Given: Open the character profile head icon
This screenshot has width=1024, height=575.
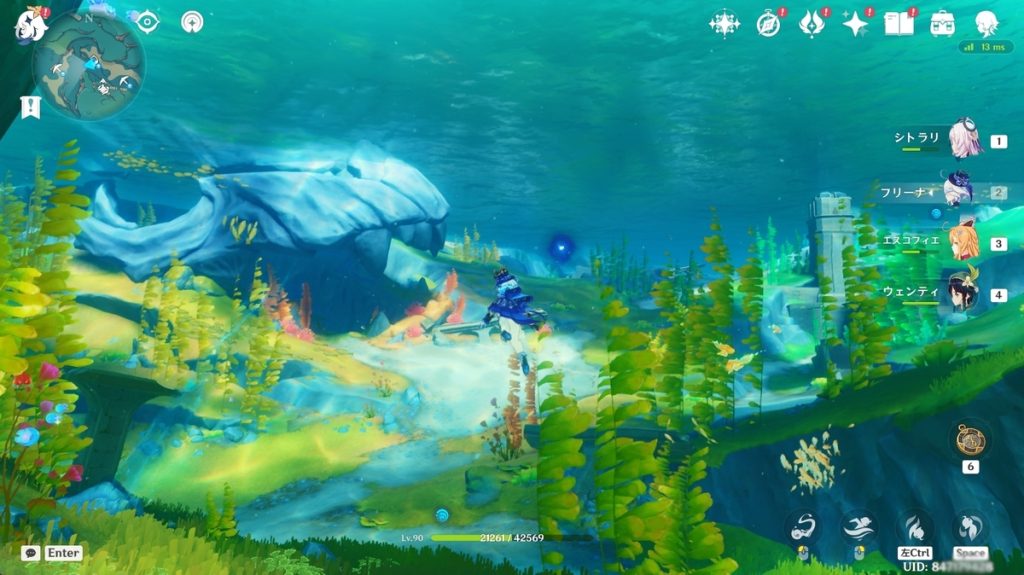Looking at the screenshot, I should [x=986, y=23].
